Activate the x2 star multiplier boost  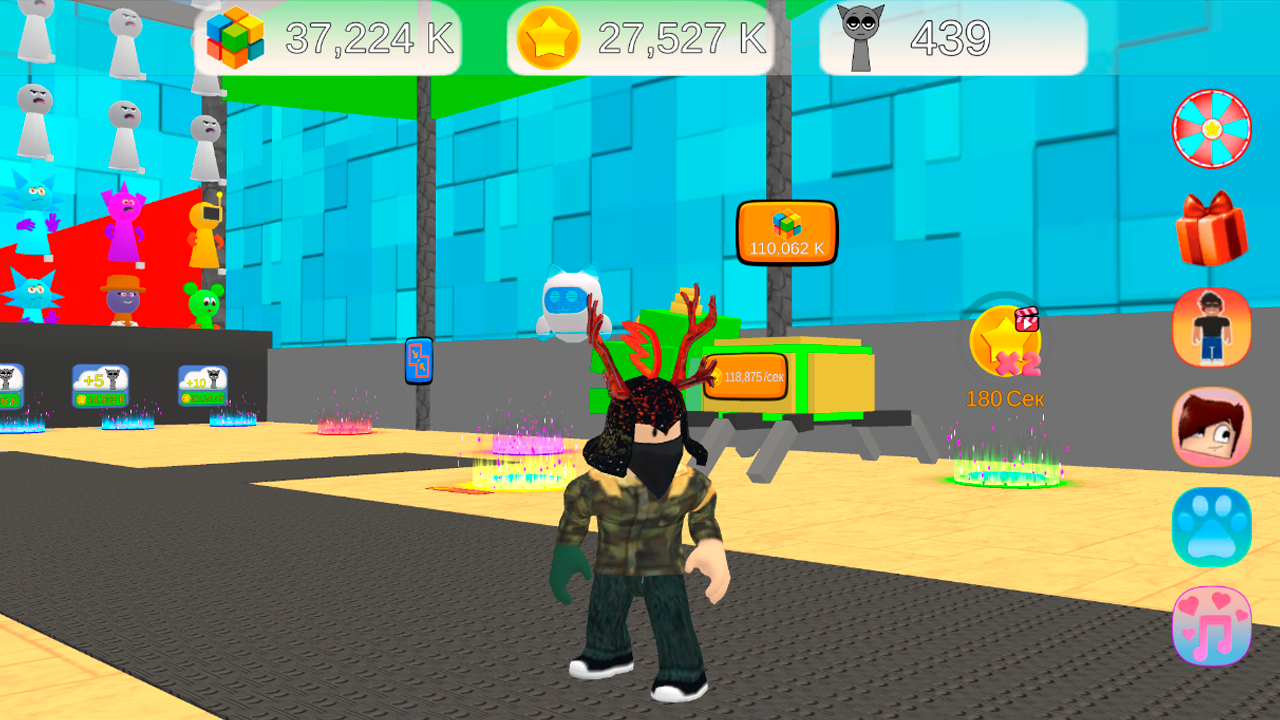click(x=1003, y=342)
